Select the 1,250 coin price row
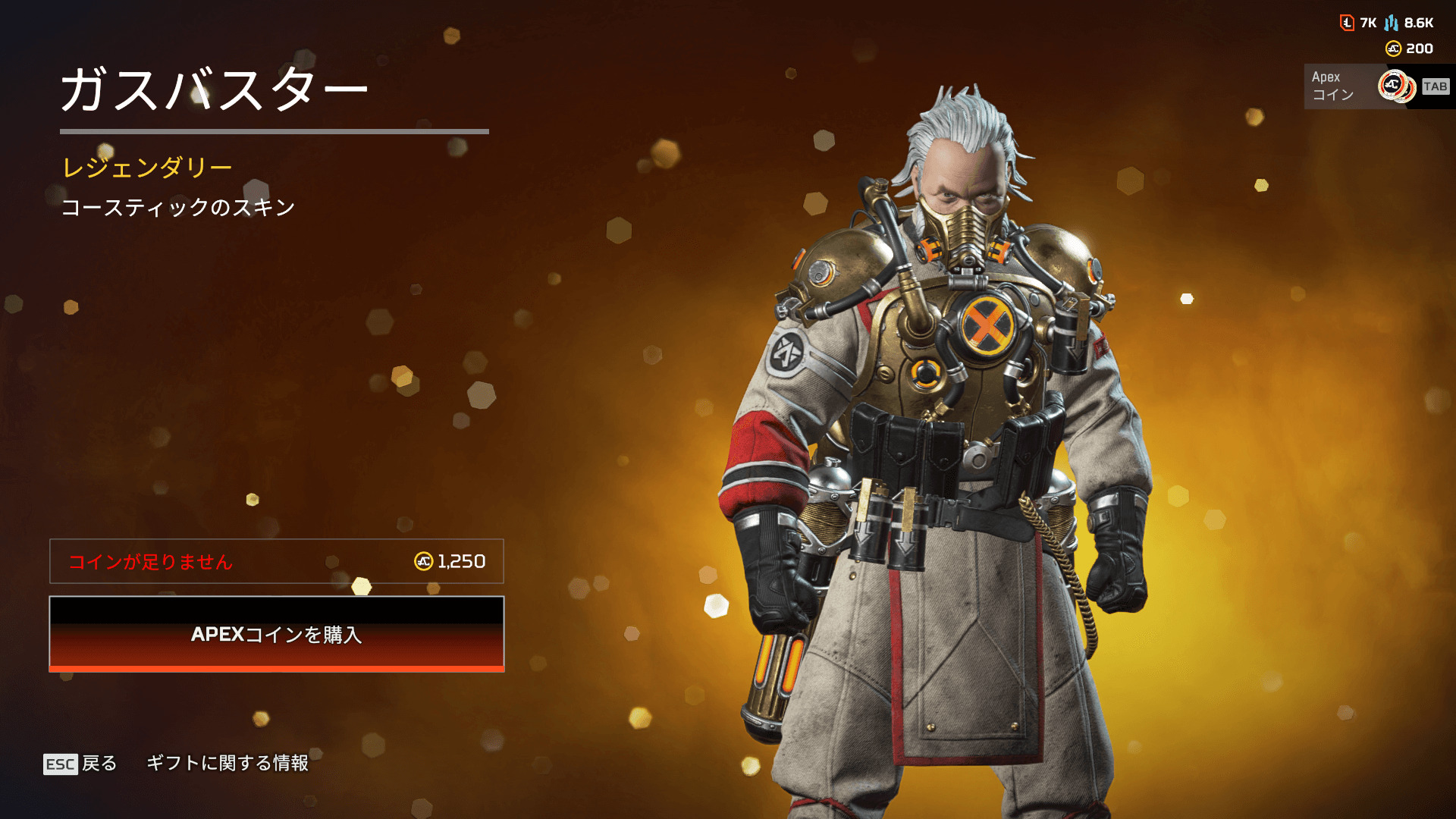 click(x=277, y=561)
